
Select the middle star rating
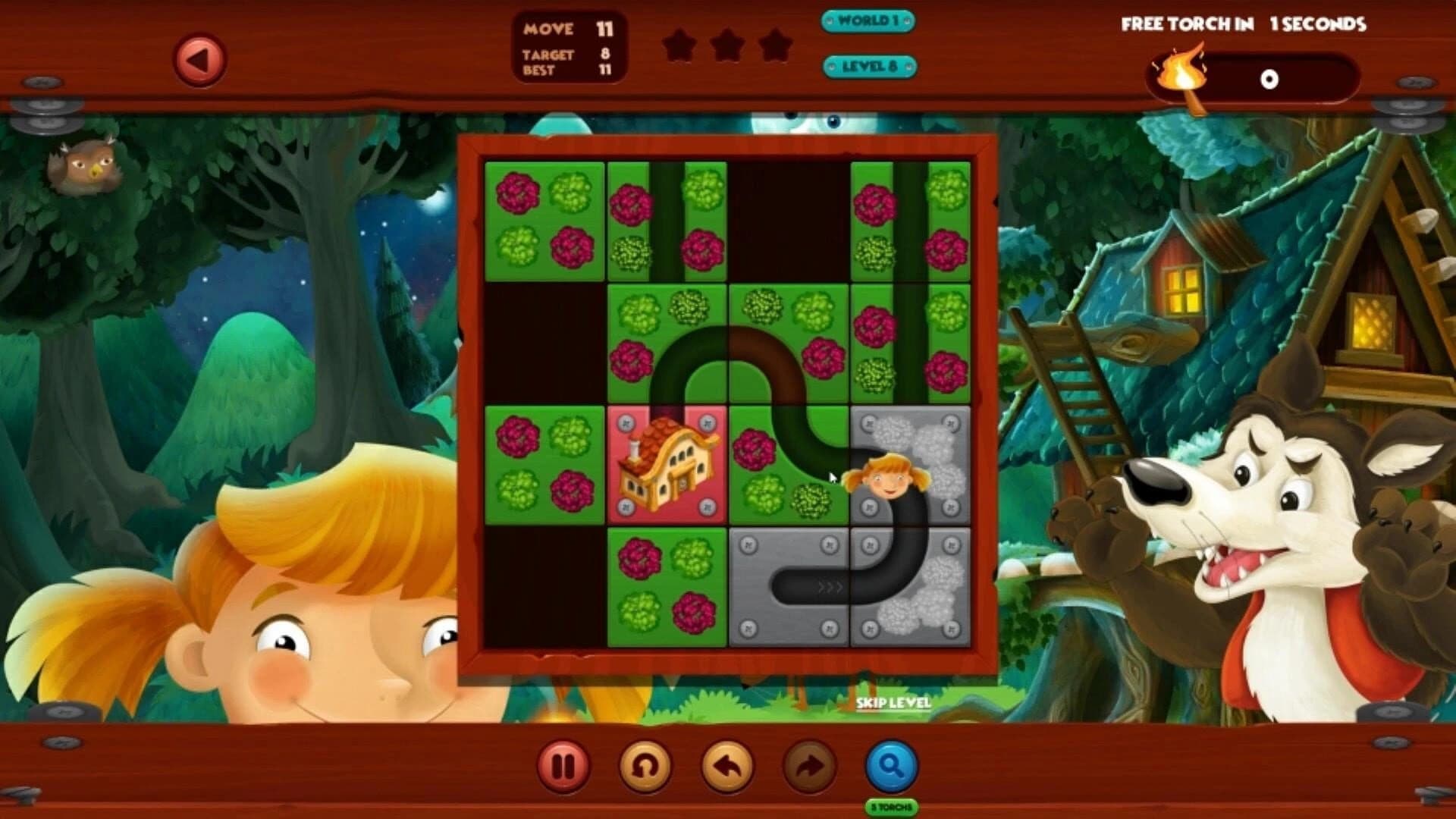[x=730, y=45]
